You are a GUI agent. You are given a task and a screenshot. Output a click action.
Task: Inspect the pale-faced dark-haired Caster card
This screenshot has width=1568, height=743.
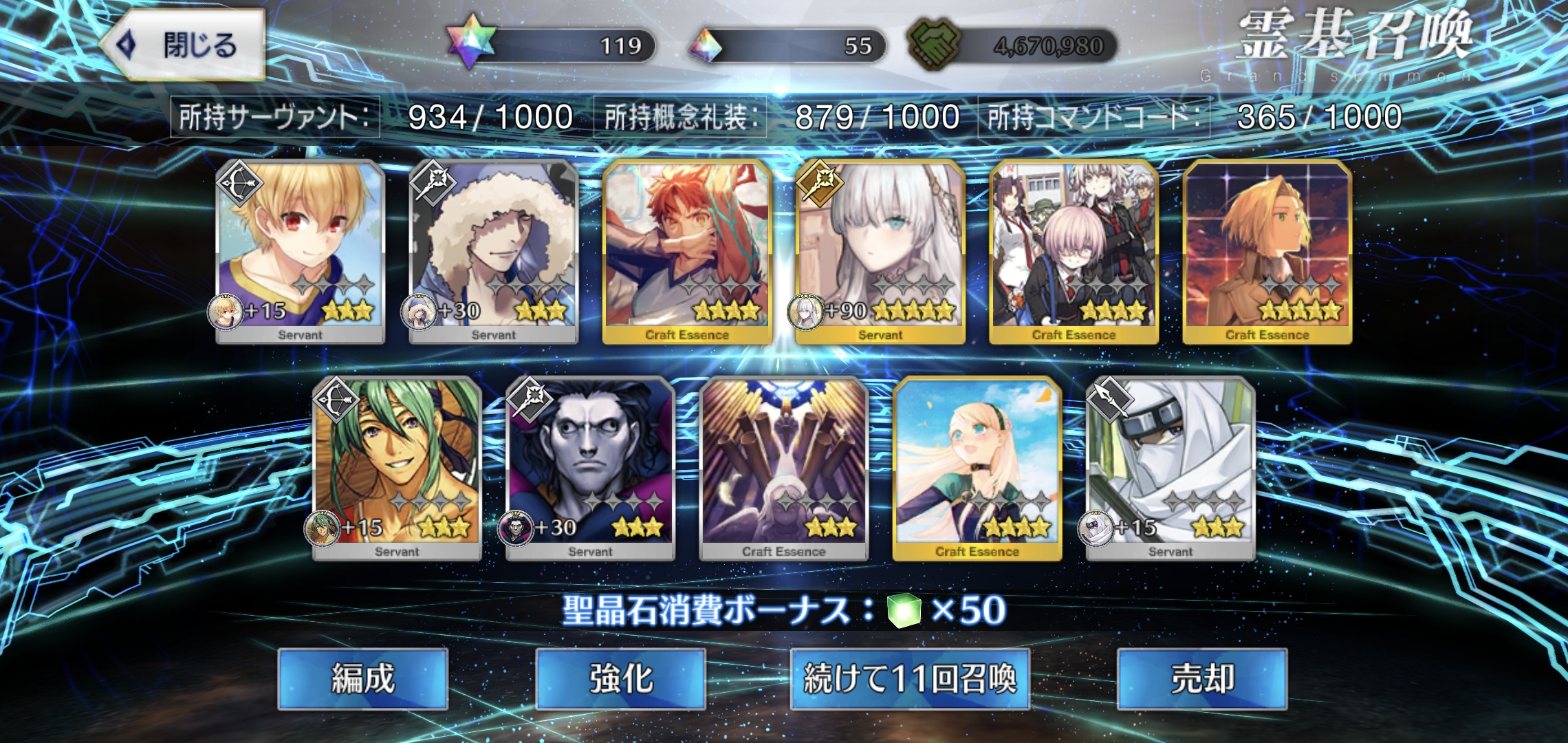coord(590,468)
